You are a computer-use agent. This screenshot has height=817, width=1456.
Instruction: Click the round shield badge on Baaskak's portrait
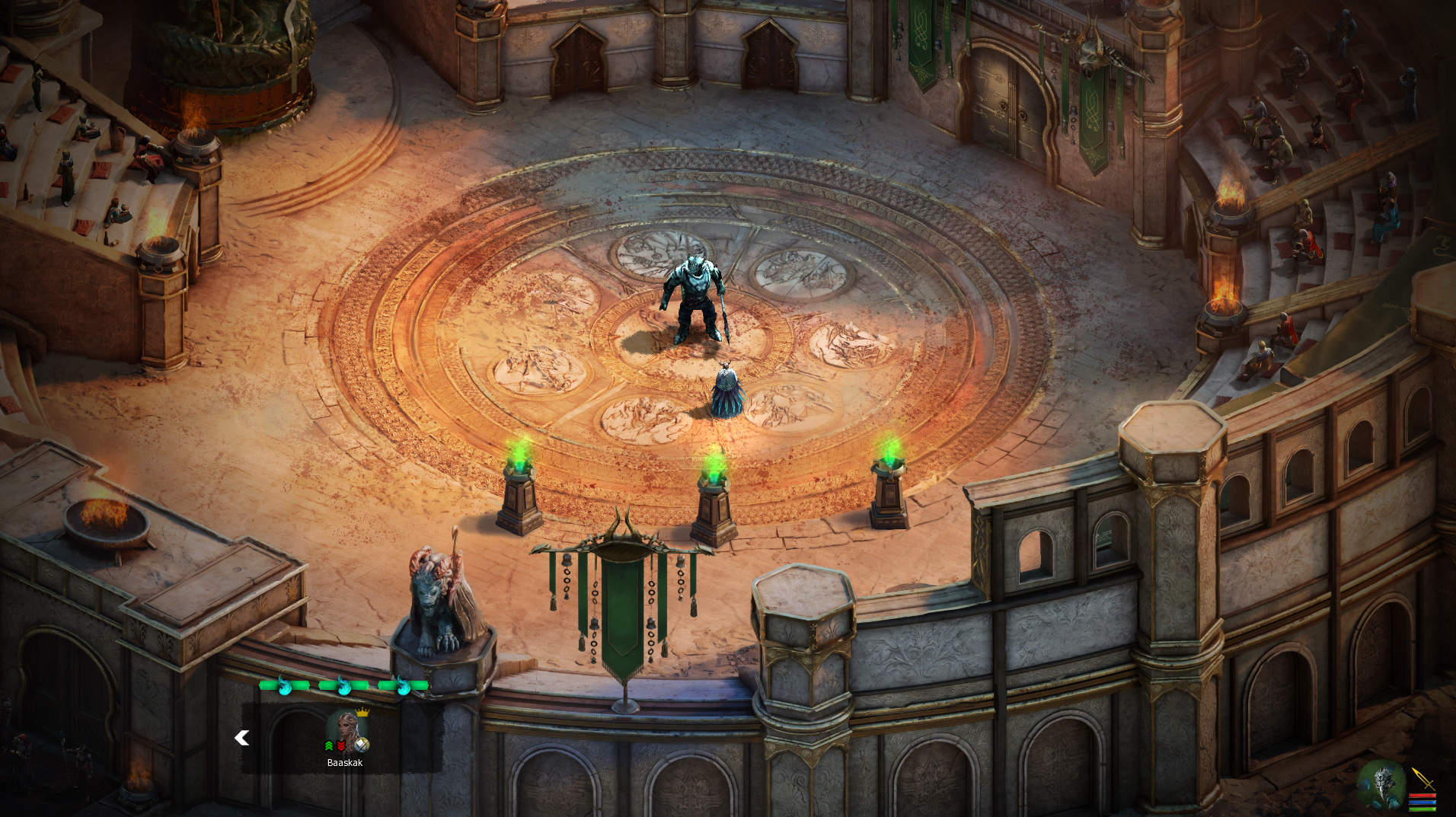[x=362, y=745]
